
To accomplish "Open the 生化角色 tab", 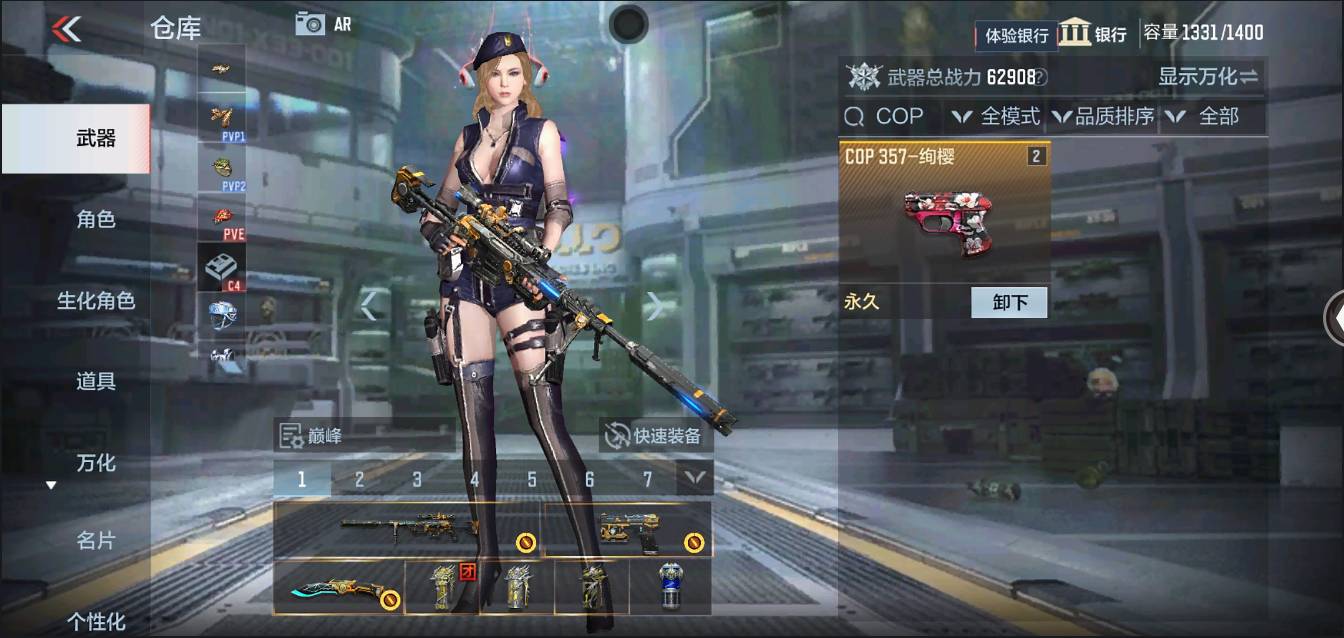I will 96,300.
